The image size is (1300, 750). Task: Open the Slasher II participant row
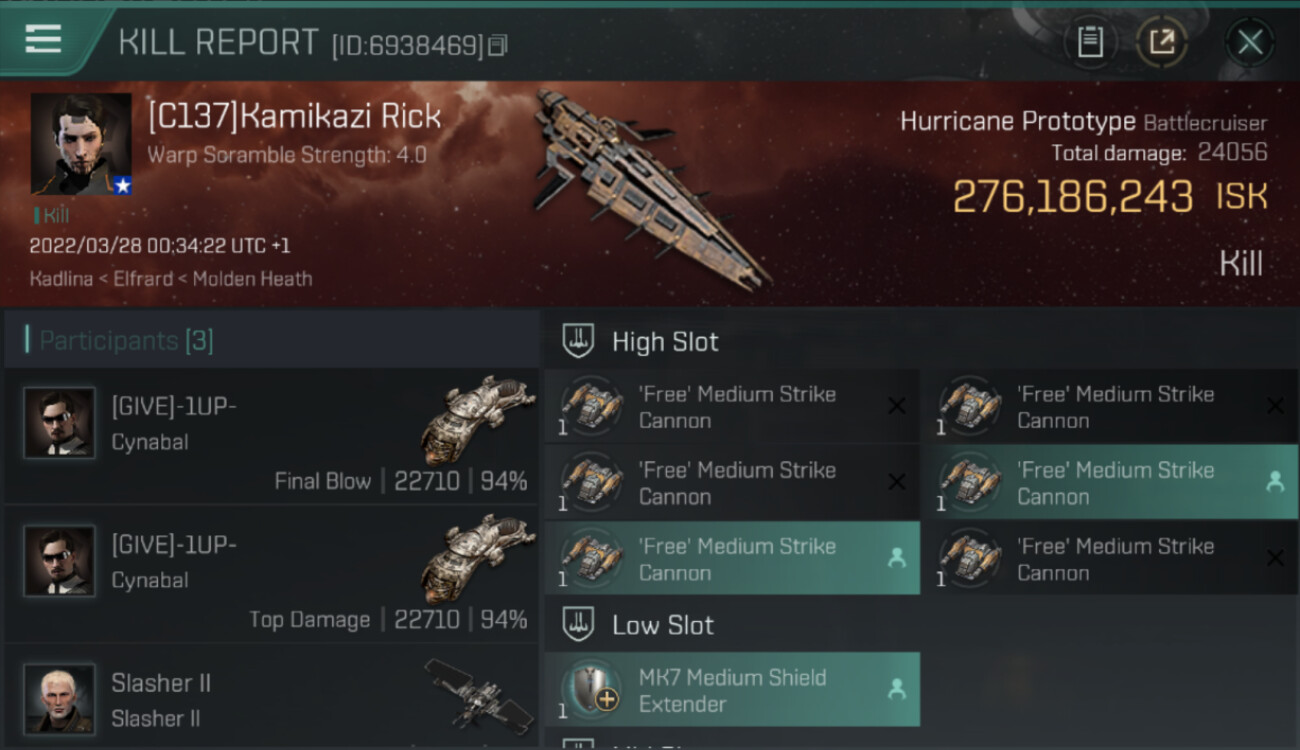272,698
